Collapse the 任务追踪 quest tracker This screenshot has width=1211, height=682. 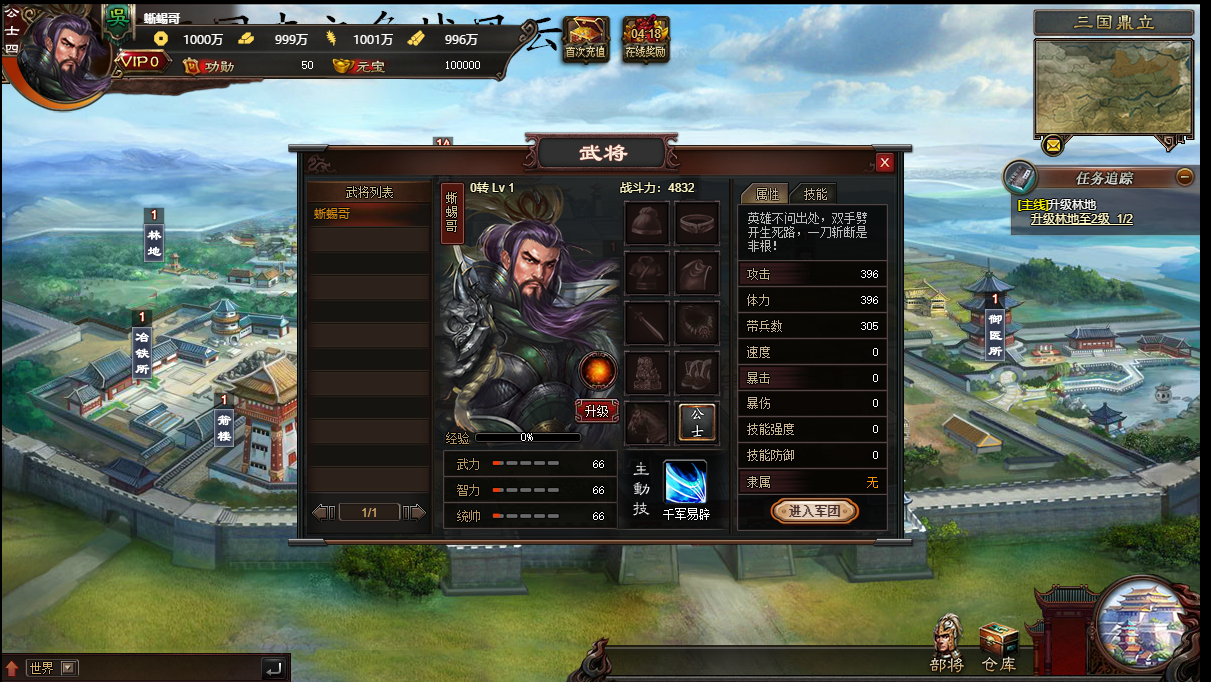click(1184, 177)
